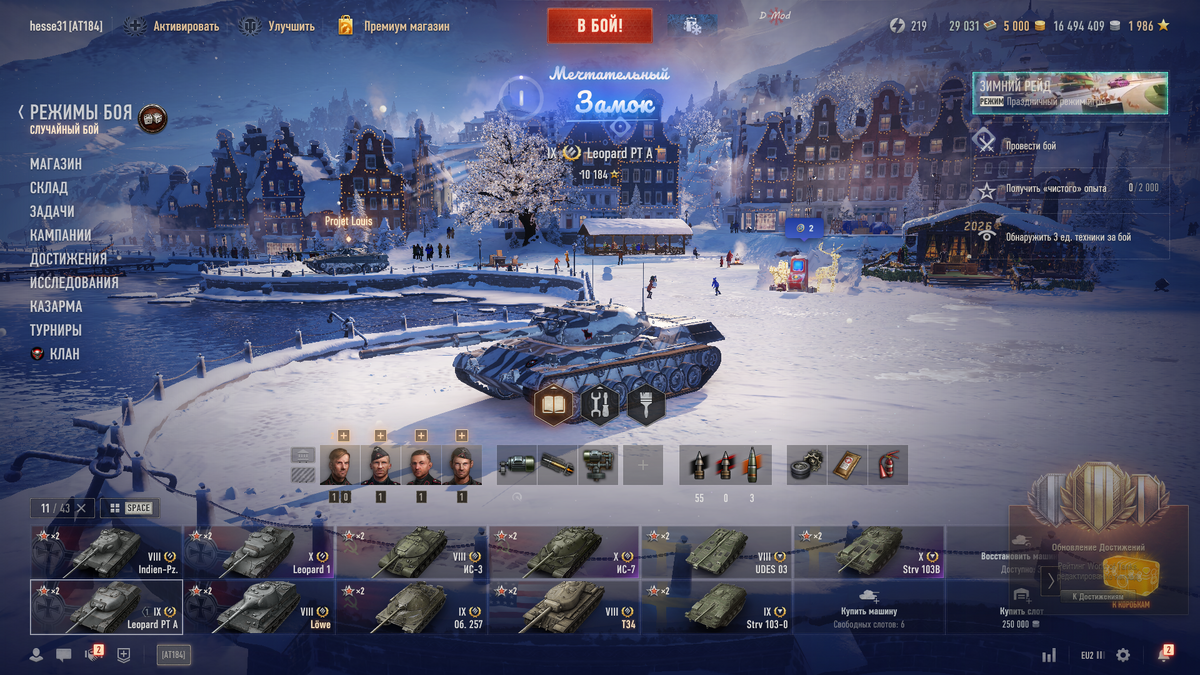
Task: Go to the СКЛАД depot
Action: coord(49,188)
